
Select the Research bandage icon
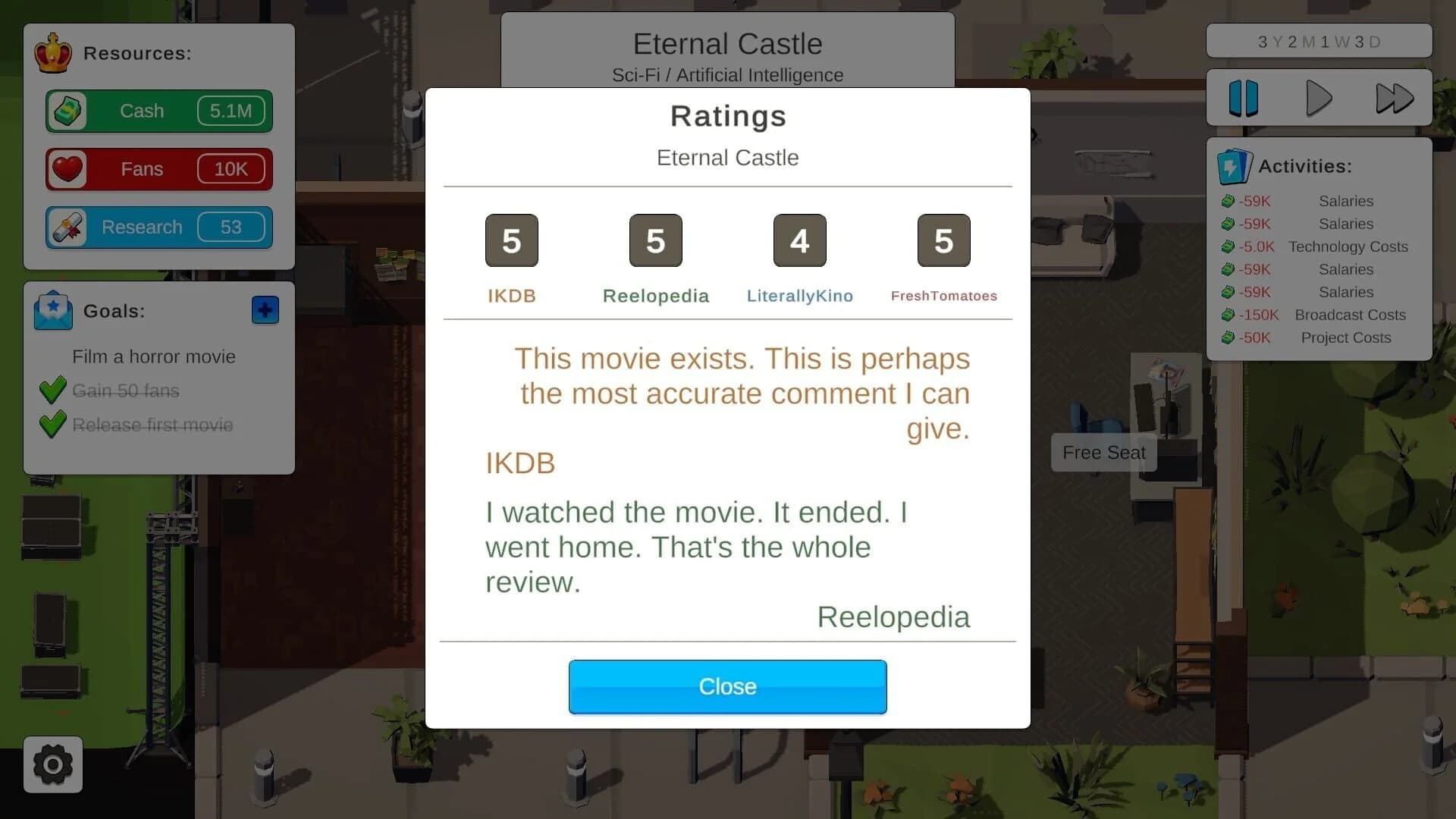[69, 227]
